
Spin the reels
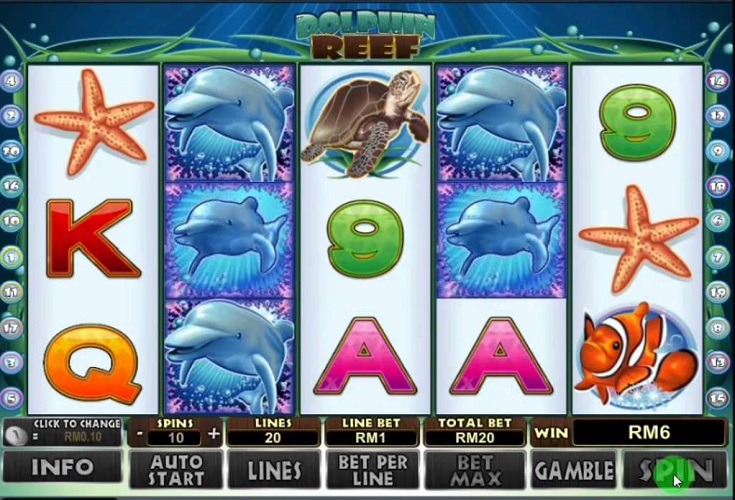[x=675, y=469]
